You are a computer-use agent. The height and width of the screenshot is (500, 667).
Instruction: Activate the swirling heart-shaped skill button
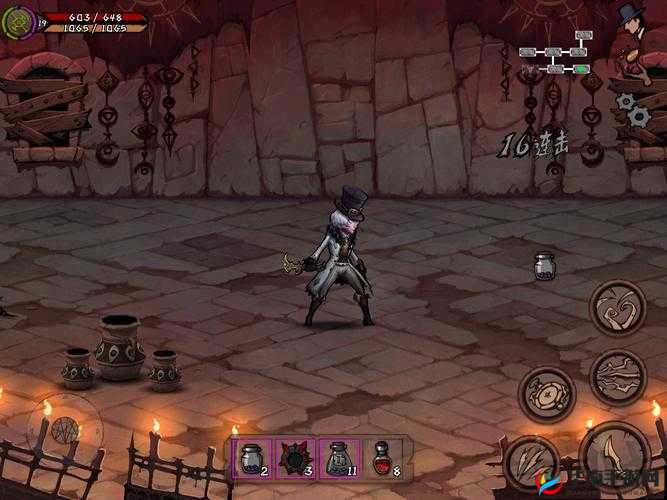point(617,308)
